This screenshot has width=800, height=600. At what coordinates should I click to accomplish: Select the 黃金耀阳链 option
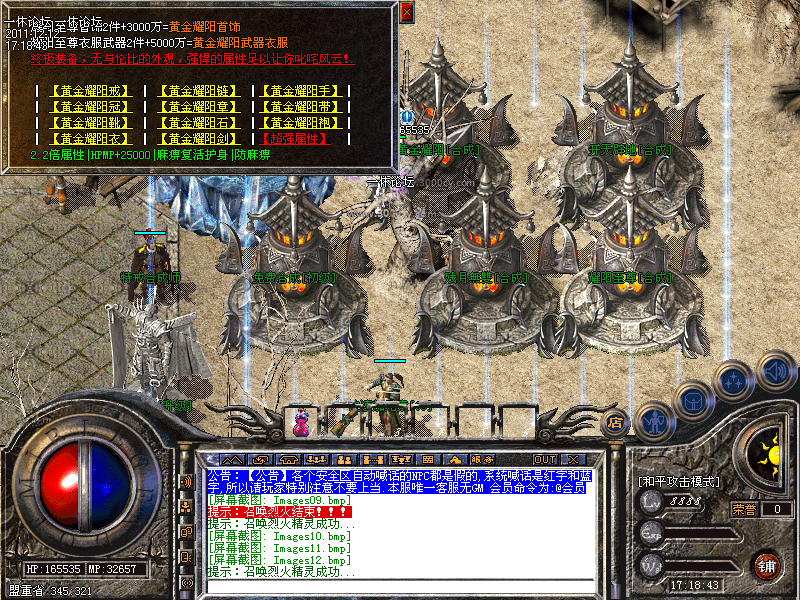(201, 91)
